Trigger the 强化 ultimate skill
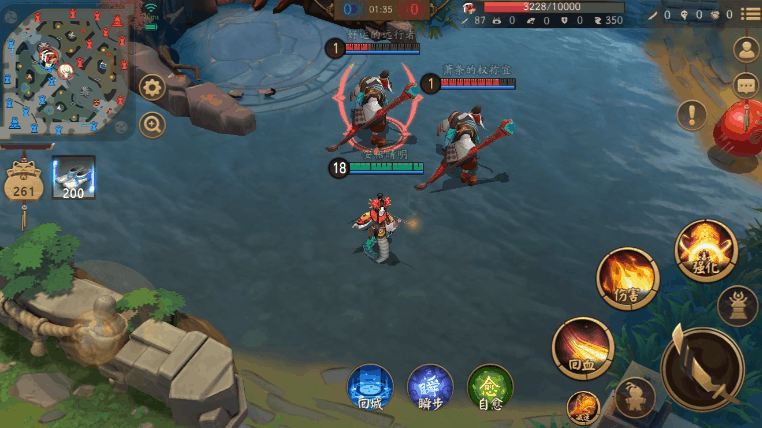 click(706, 250)
